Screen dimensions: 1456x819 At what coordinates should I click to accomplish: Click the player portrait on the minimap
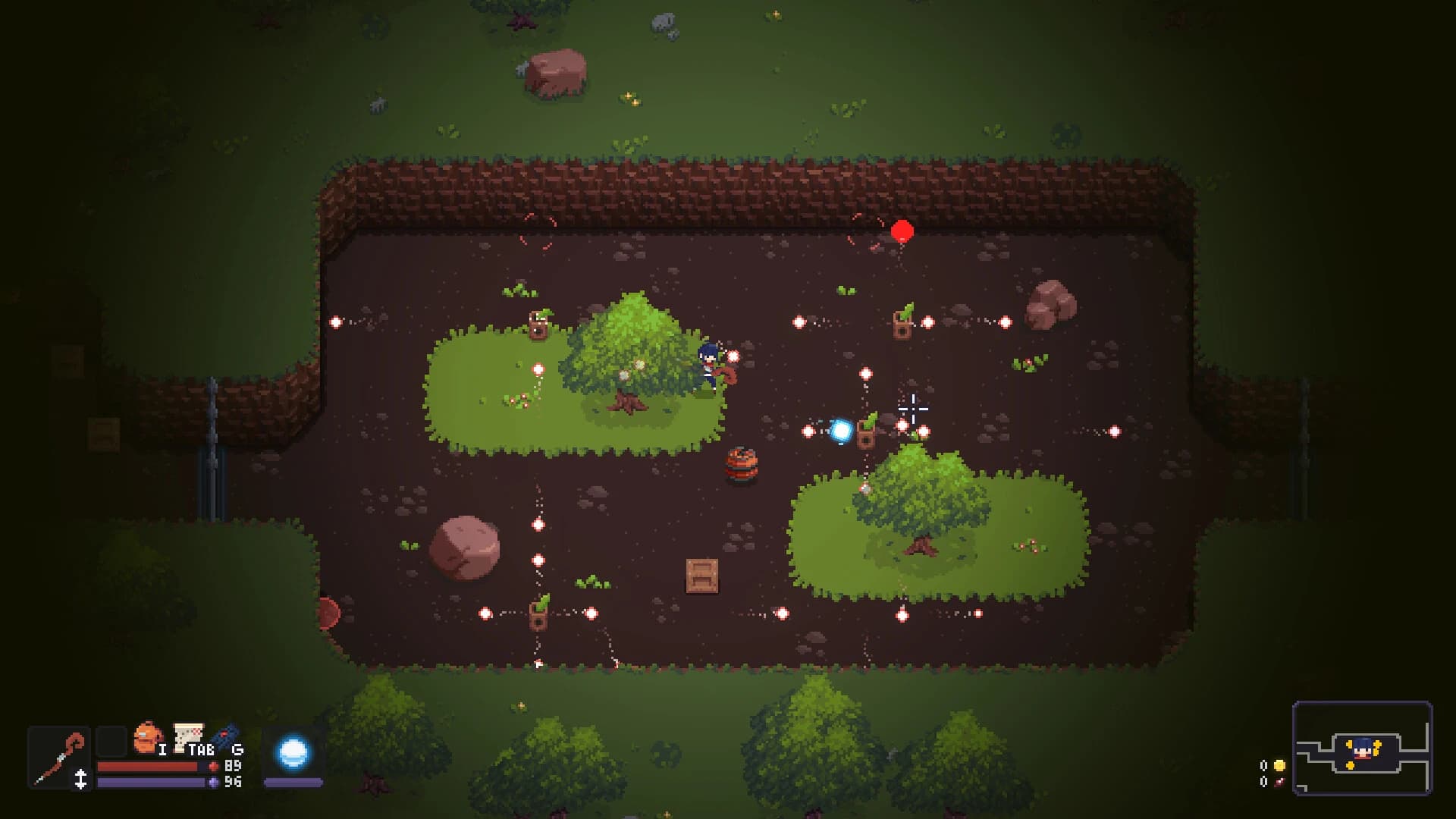click(x=1362, y=748)
